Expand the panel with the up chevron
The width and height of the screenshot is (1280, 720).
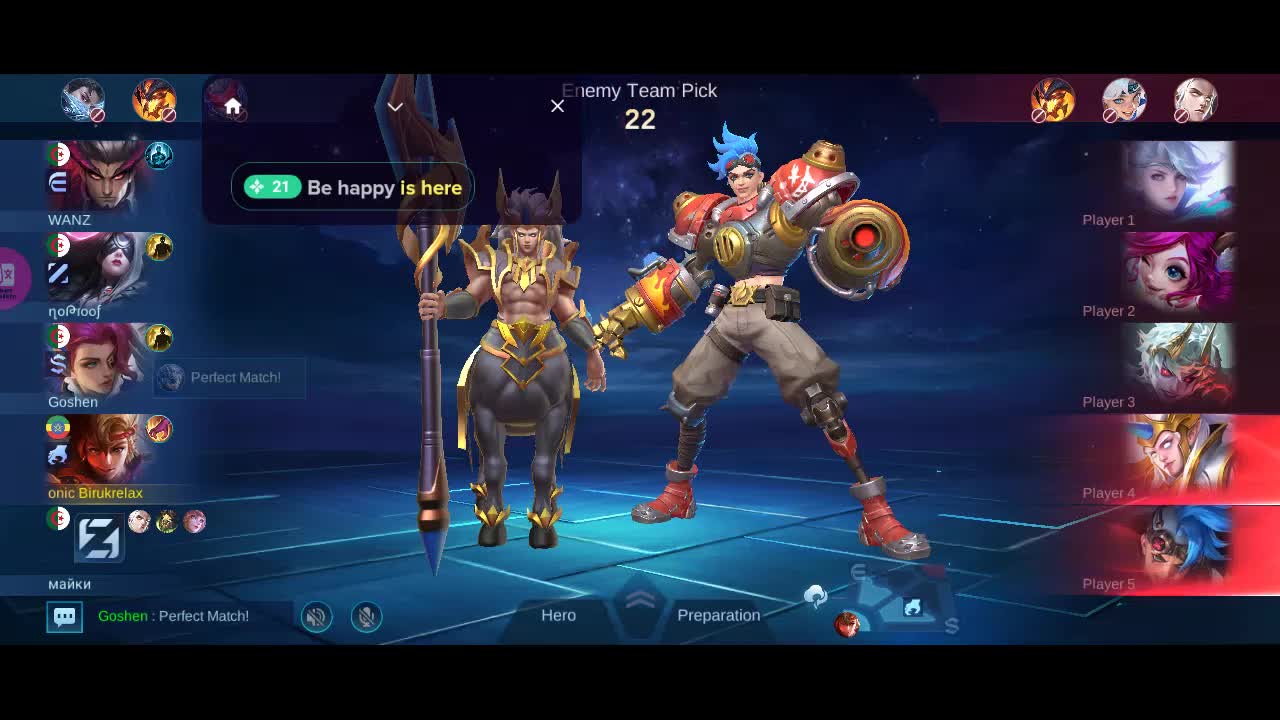(640, 601)
